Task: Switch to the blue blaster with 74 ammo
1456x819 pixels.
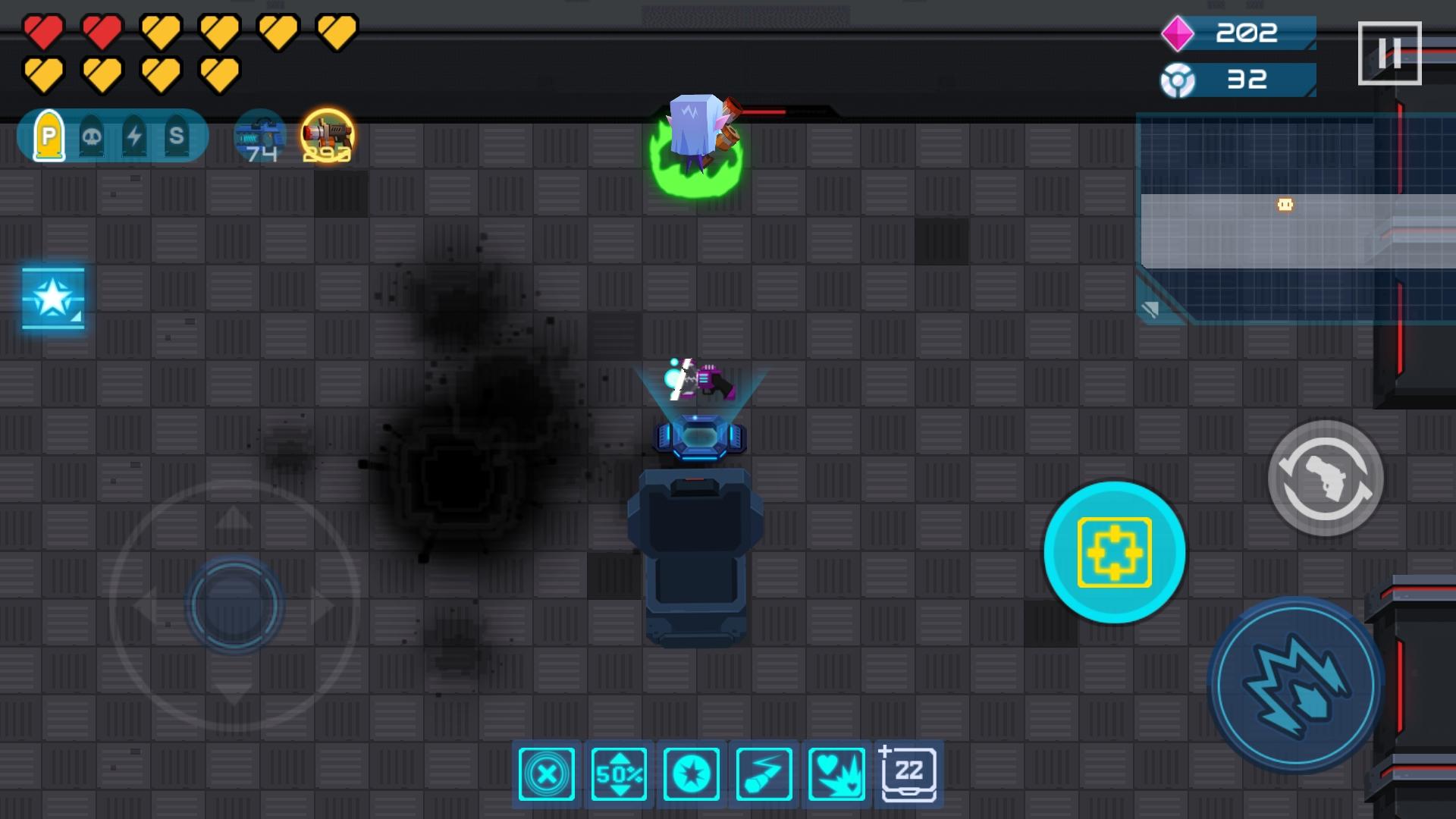Action: pos(260,136)
